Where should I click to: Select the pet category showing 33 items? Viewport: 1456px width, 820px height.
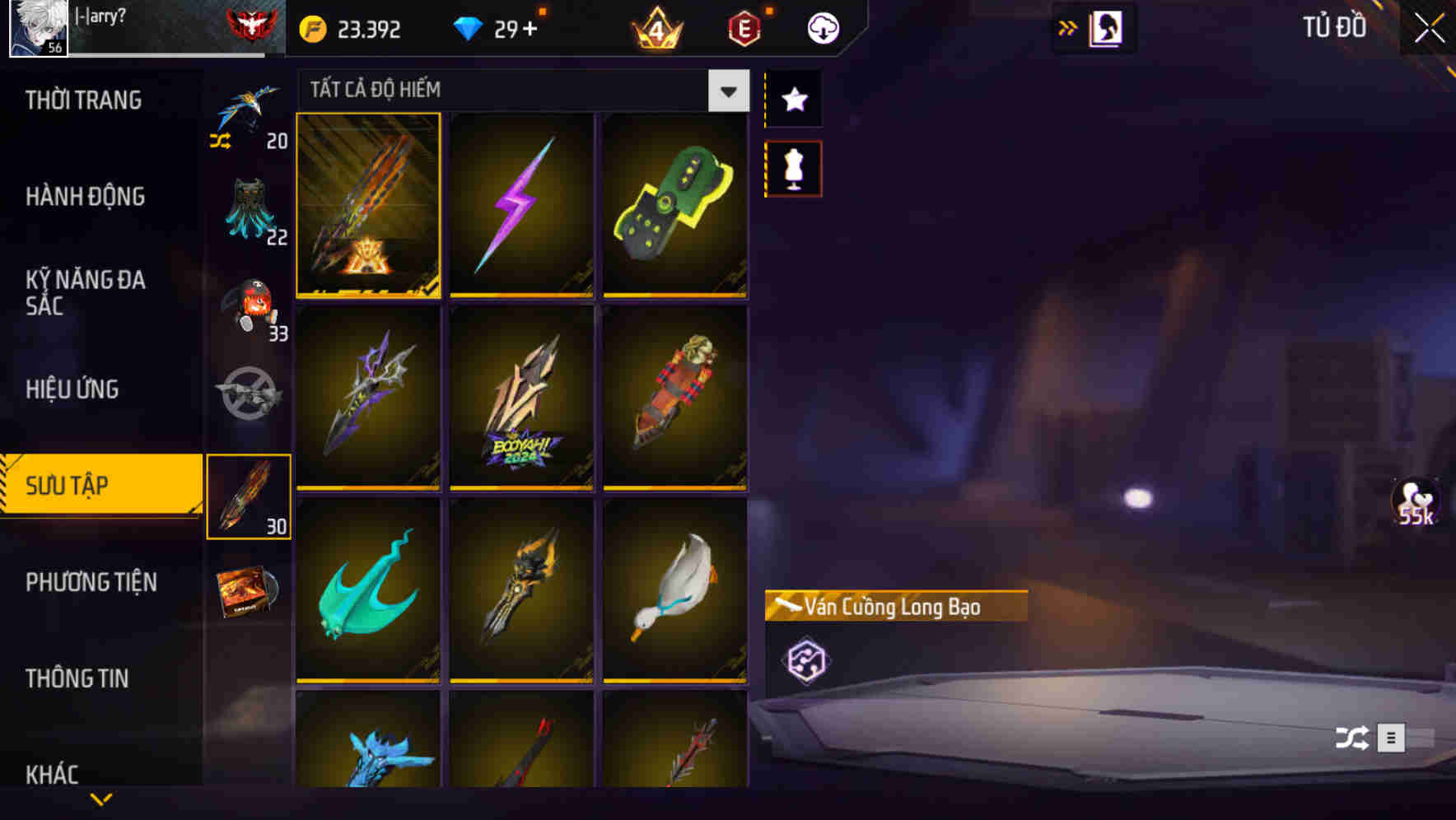(x=250, y=306)
